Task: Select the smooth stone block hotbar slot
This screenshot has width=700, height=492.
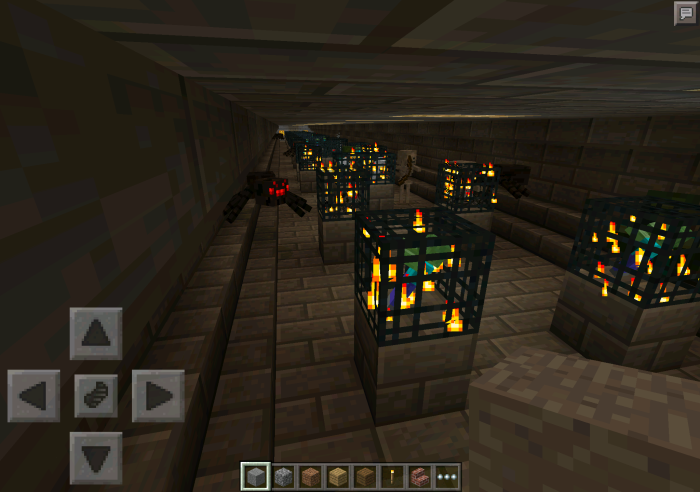Action: 254,476
